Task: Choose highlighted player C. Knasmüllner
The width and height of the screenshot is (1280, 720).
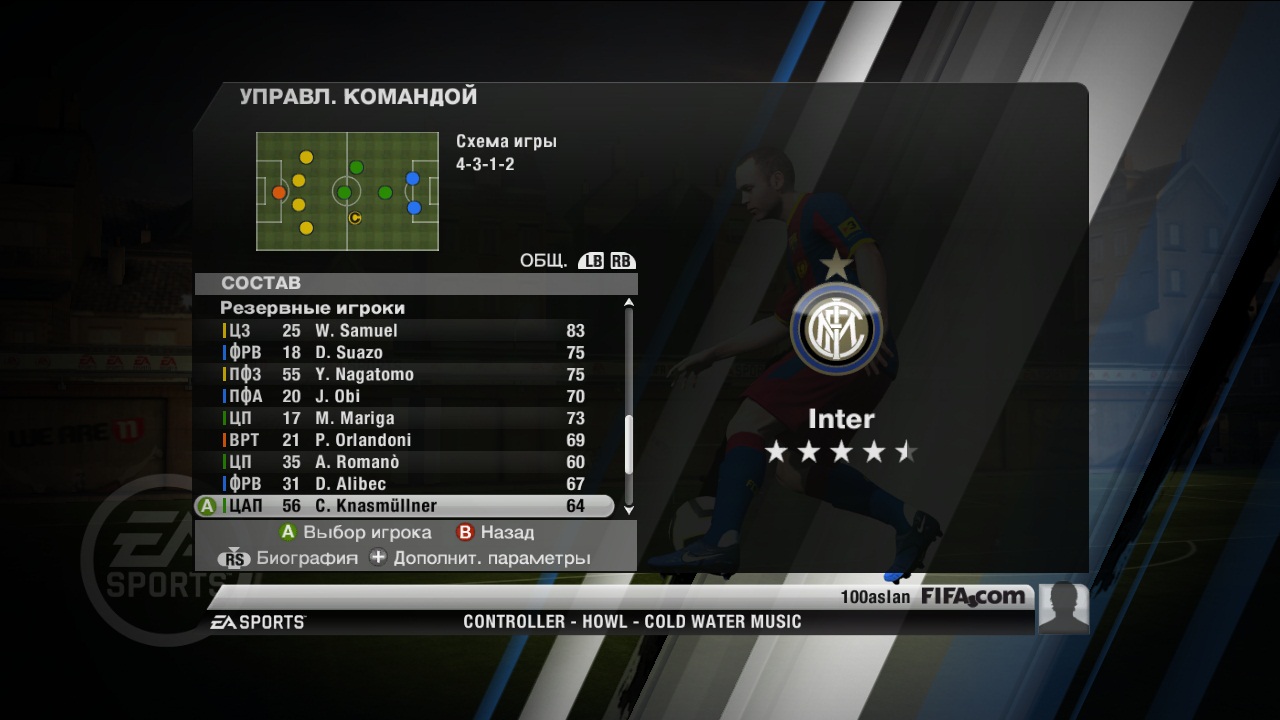Action: [x=400, y=507]
